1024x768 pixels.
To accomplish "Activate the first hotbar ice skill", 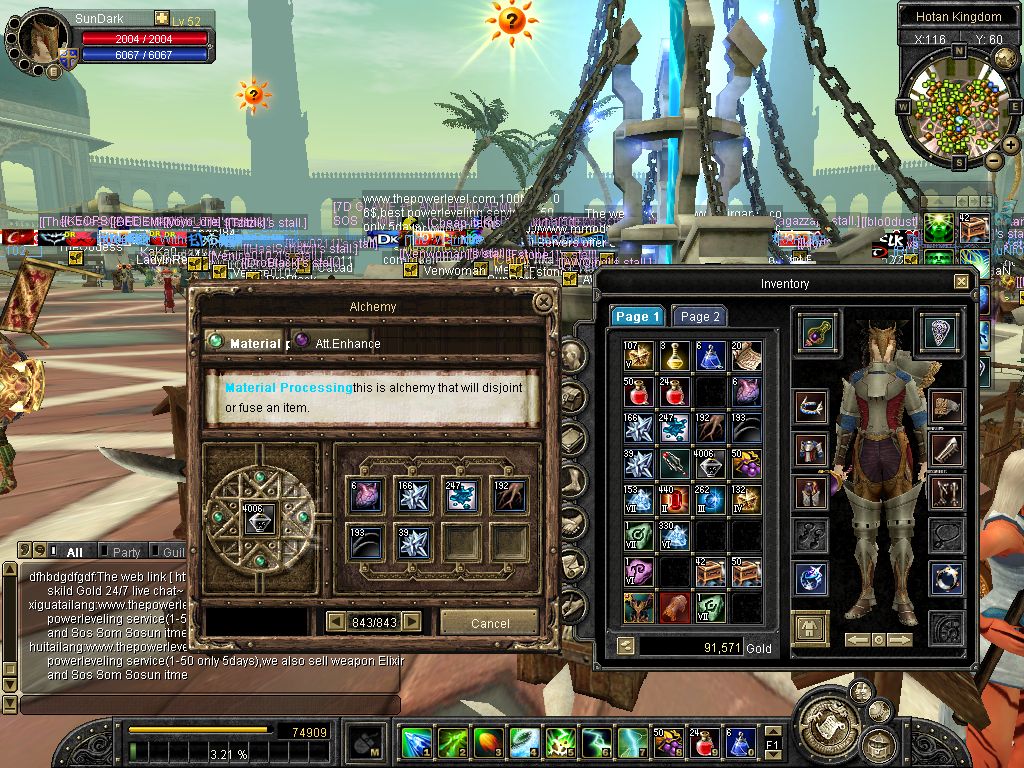I will (415, 743).
